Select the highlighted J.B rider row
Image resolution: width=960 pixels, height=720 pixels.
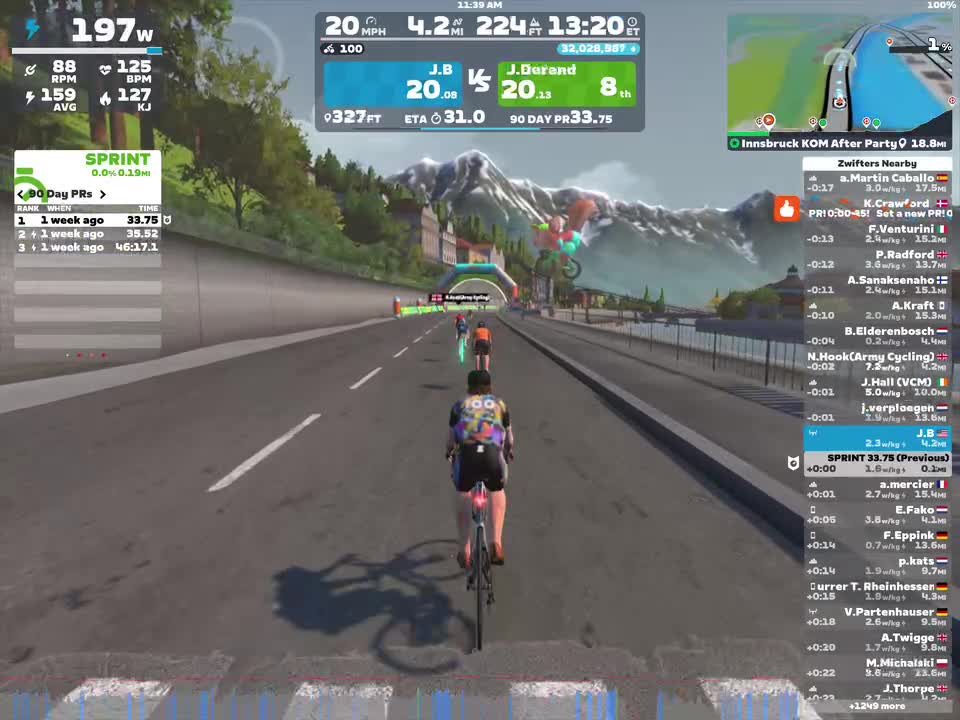877,438
